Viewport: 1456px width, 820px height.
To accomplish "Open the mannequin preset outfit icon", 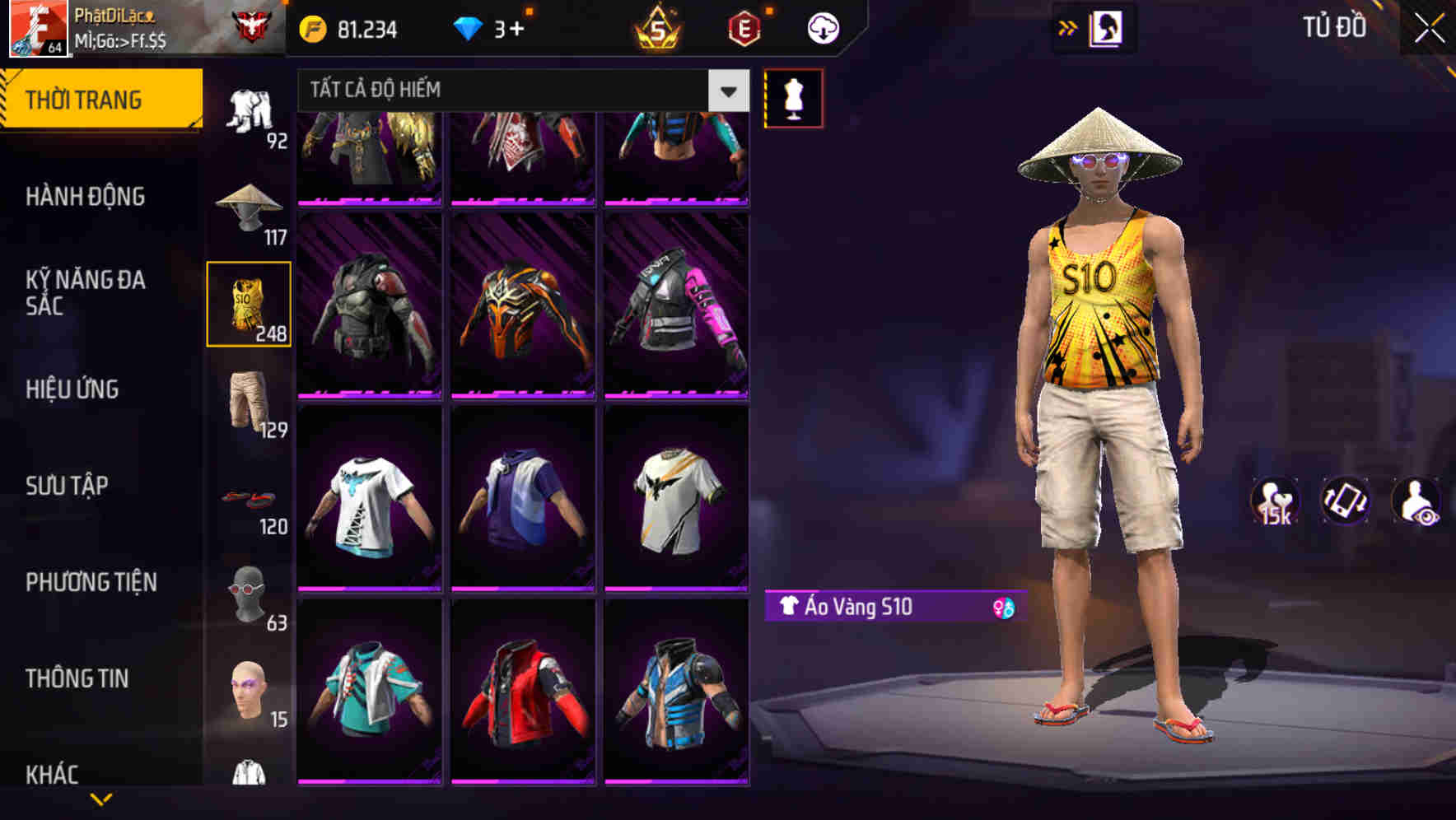I will 793,97.
